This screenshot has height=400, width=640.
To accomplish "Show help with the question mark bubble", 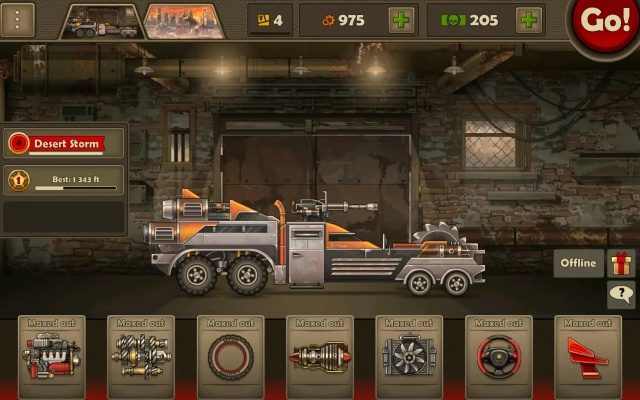I will pyautogui.click(x=621, y=295).
